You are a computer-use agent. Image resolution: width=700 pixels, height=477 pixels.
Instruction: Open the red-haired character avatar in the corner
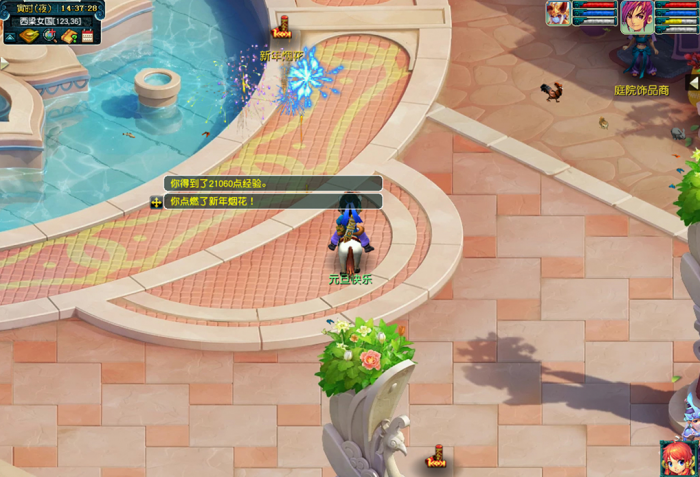[x=676, y=458]
